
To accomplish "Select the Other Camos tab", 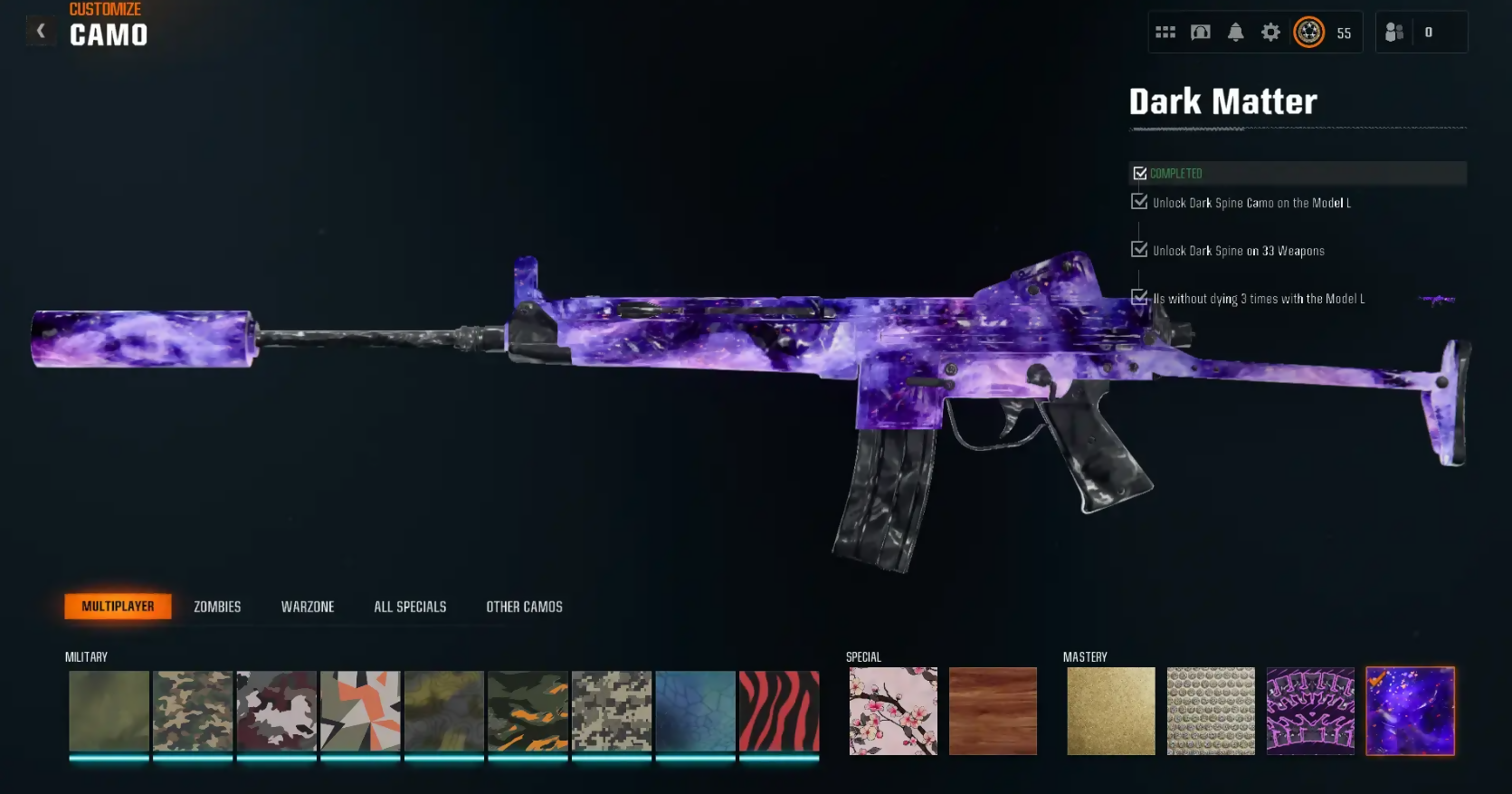I will point(524,607).
